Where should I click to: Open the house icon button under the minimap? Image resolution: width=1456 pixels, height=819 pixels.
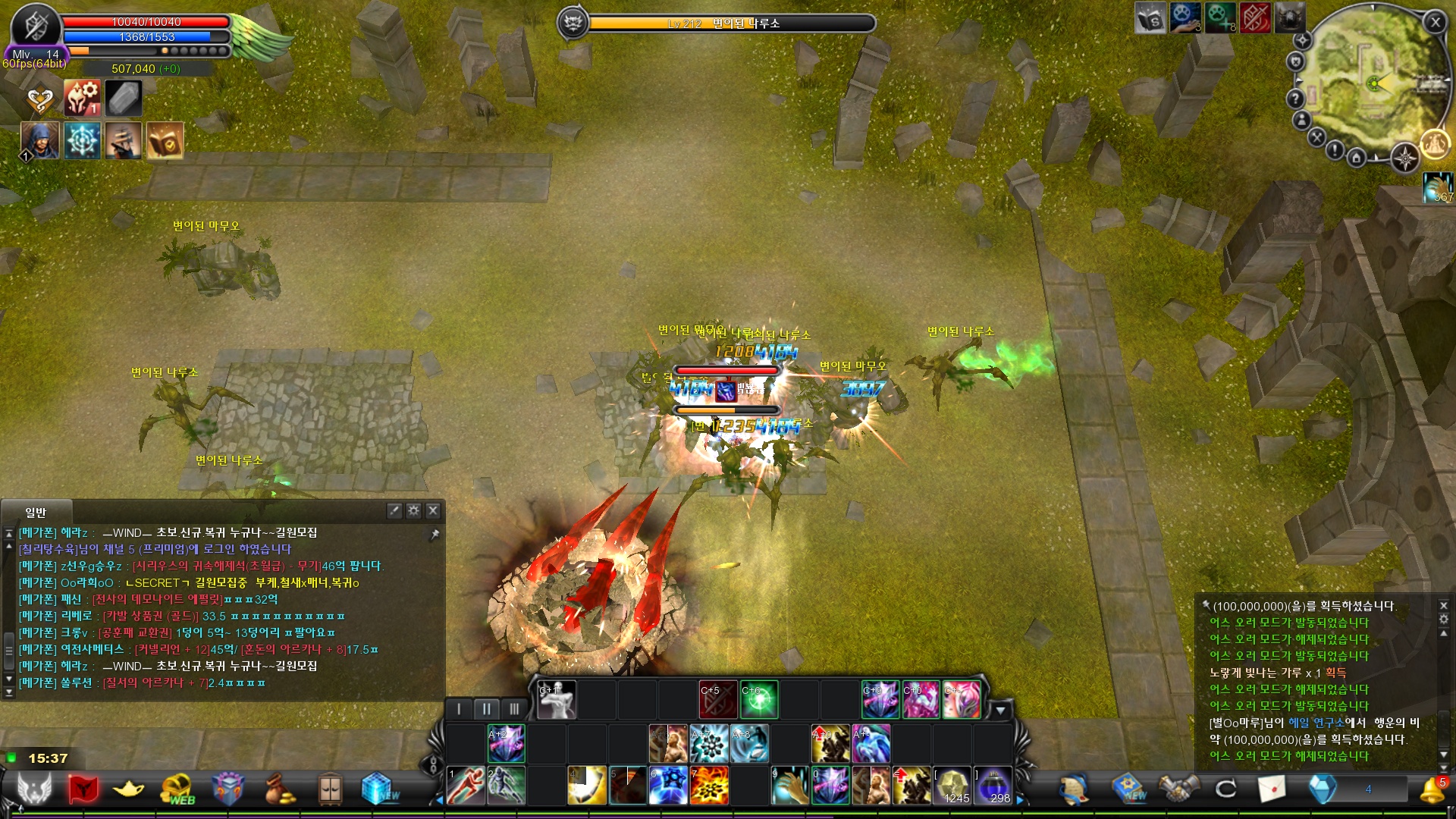click(x=1357, y=158)
